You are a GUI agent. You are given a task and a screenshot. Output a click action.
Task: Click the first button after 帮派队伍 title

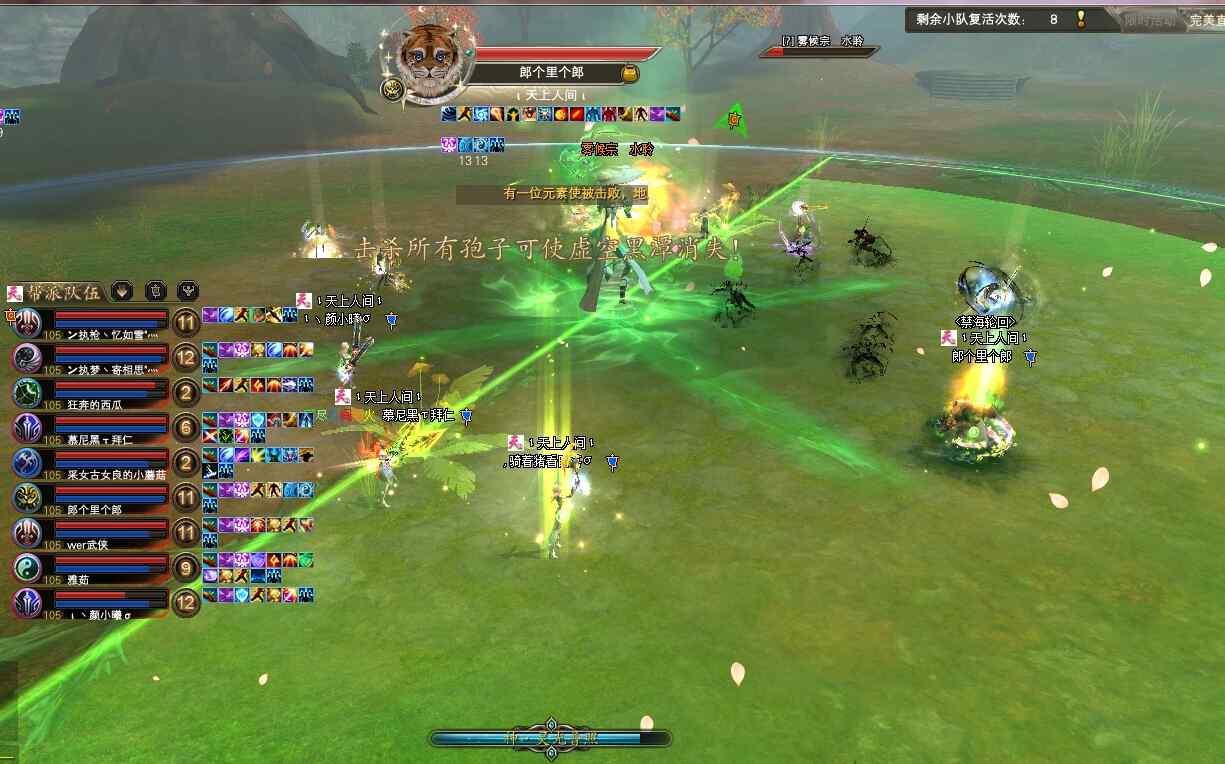[122, 291]
